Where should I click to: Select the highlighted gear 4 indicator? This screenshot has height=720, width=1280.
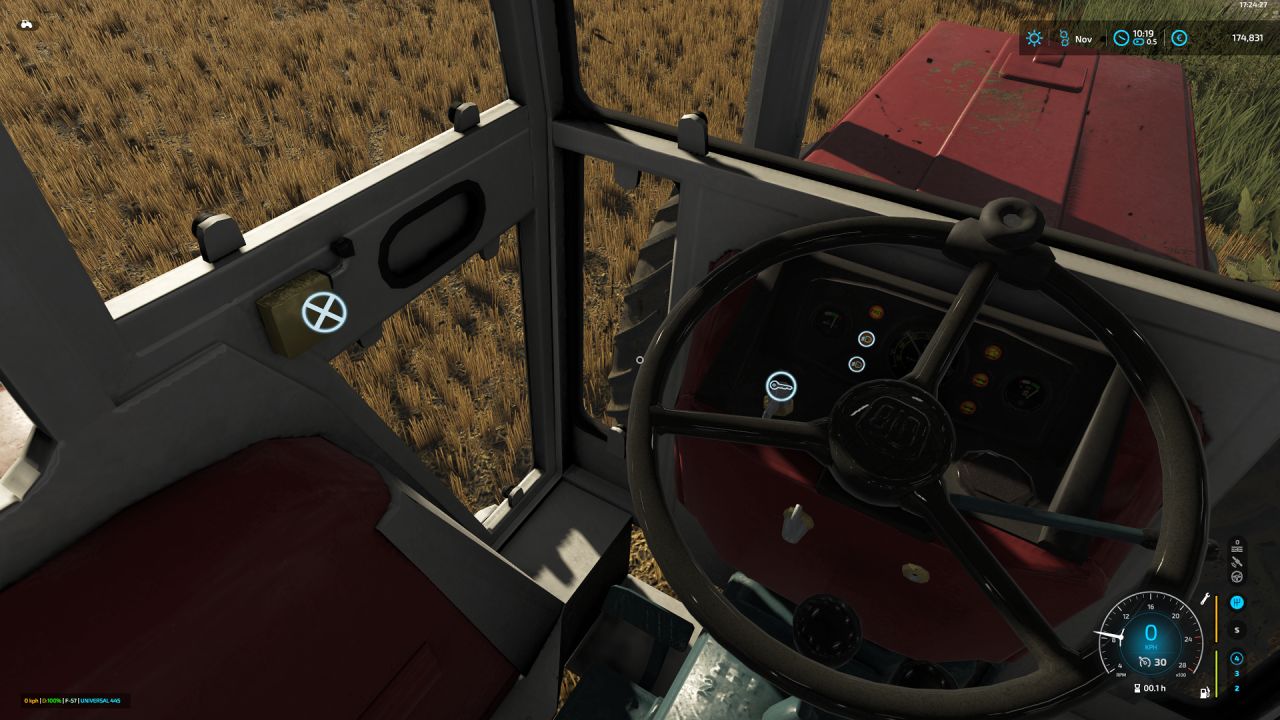click(x=1237, y=658)
